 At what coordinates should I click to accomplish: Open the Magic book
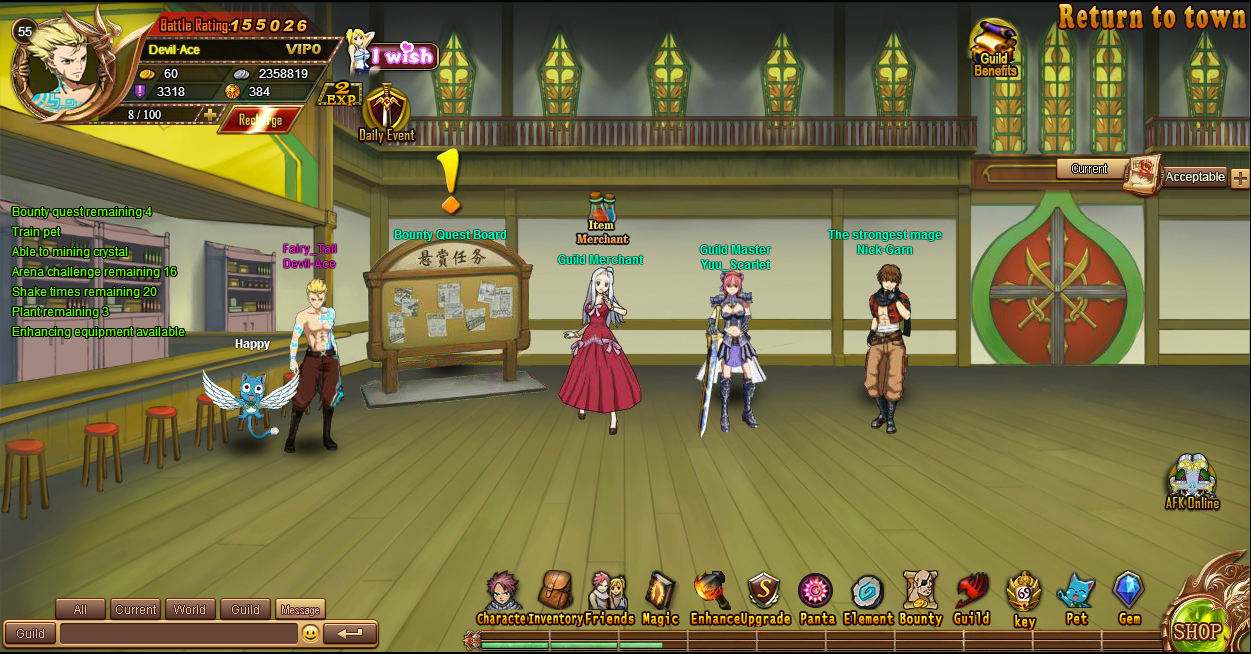coord(660,599)
